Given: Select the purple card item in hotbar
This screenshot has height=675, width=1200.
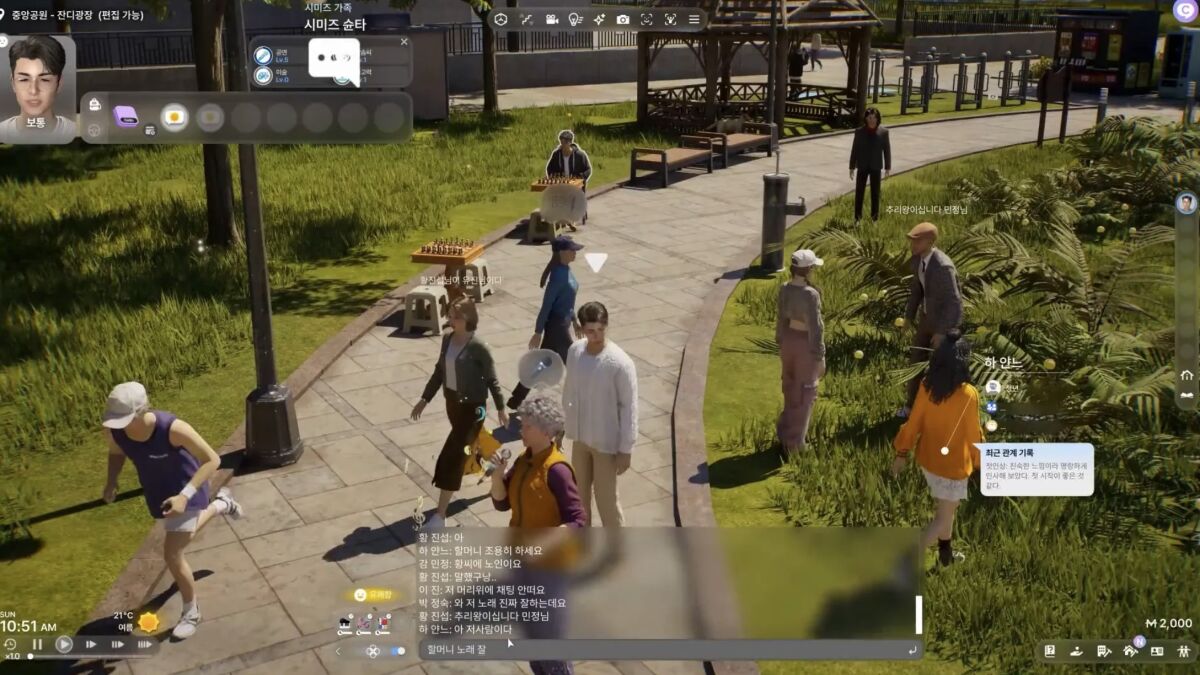Looking at the screenshot, I should click(x=126, y=117).
